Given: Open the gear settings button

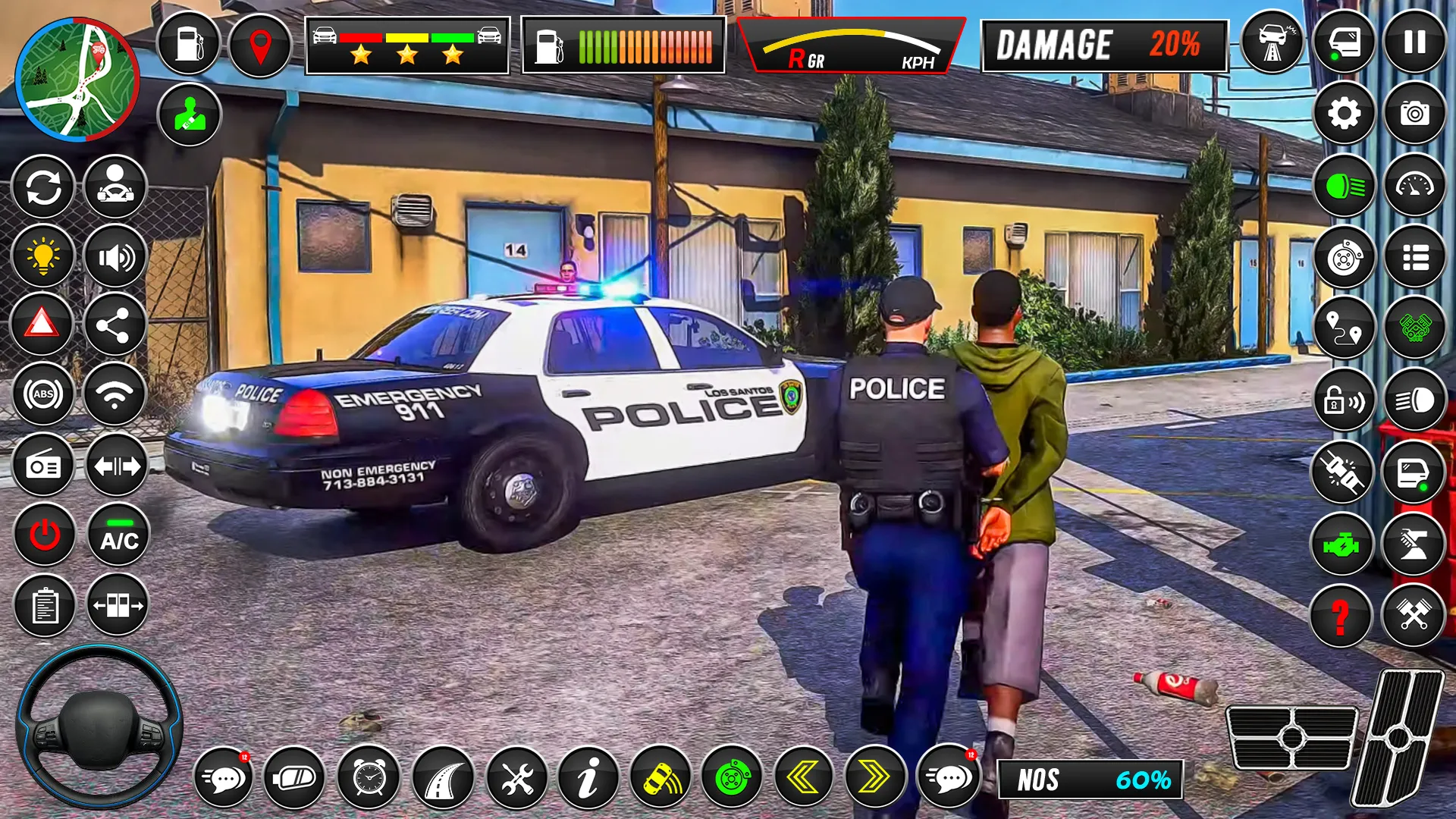Looking at the screenshot, I should coord(1344,114).
